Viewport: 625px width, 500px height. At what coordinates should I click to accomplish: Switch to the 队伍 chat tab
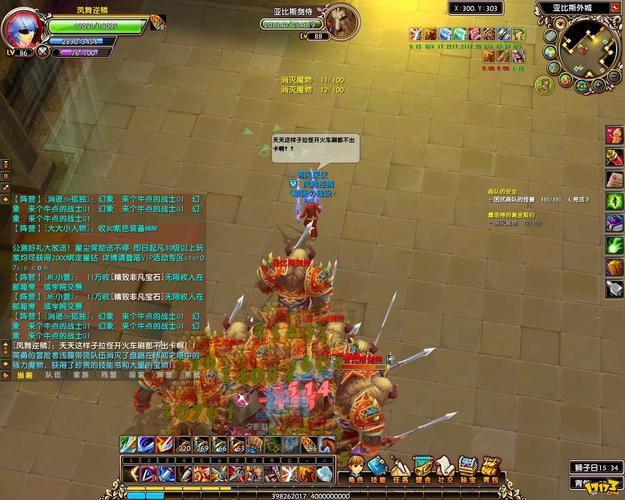[x=53, y=375]
